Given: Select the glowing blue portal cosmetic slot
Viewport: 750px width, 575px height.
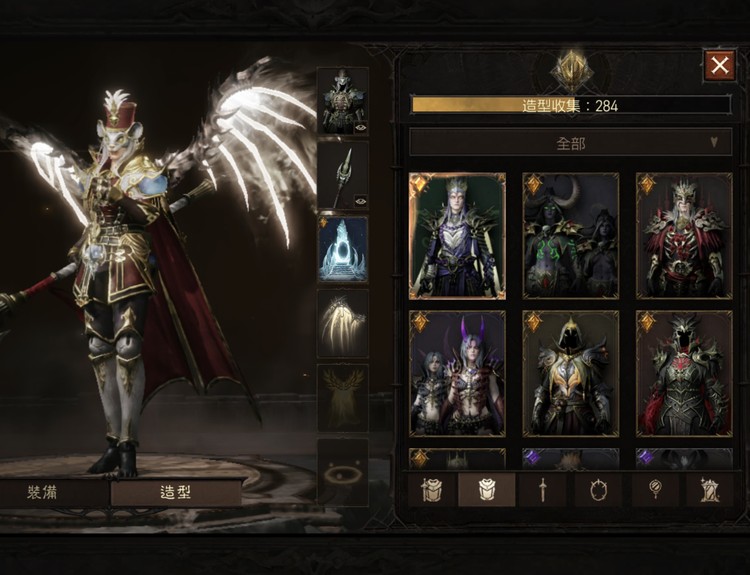Looking at the screenshot, I should [x=343, y=249].
